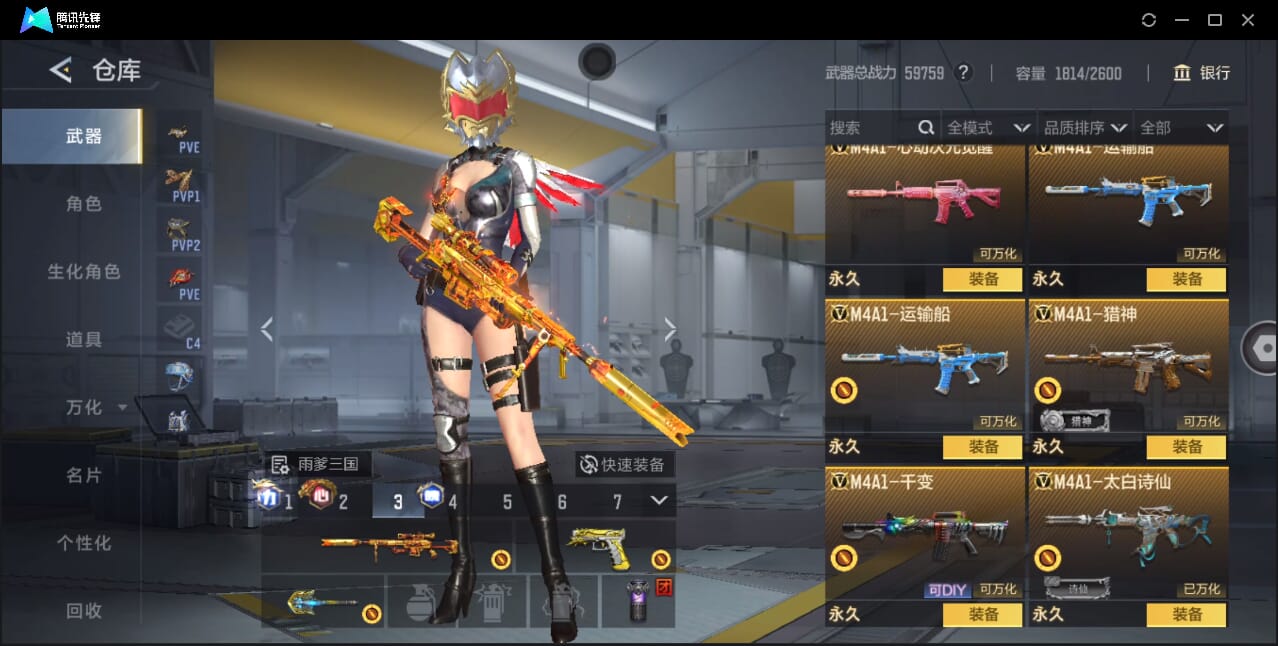Open the 名片 name card tab

pos(84,476)
